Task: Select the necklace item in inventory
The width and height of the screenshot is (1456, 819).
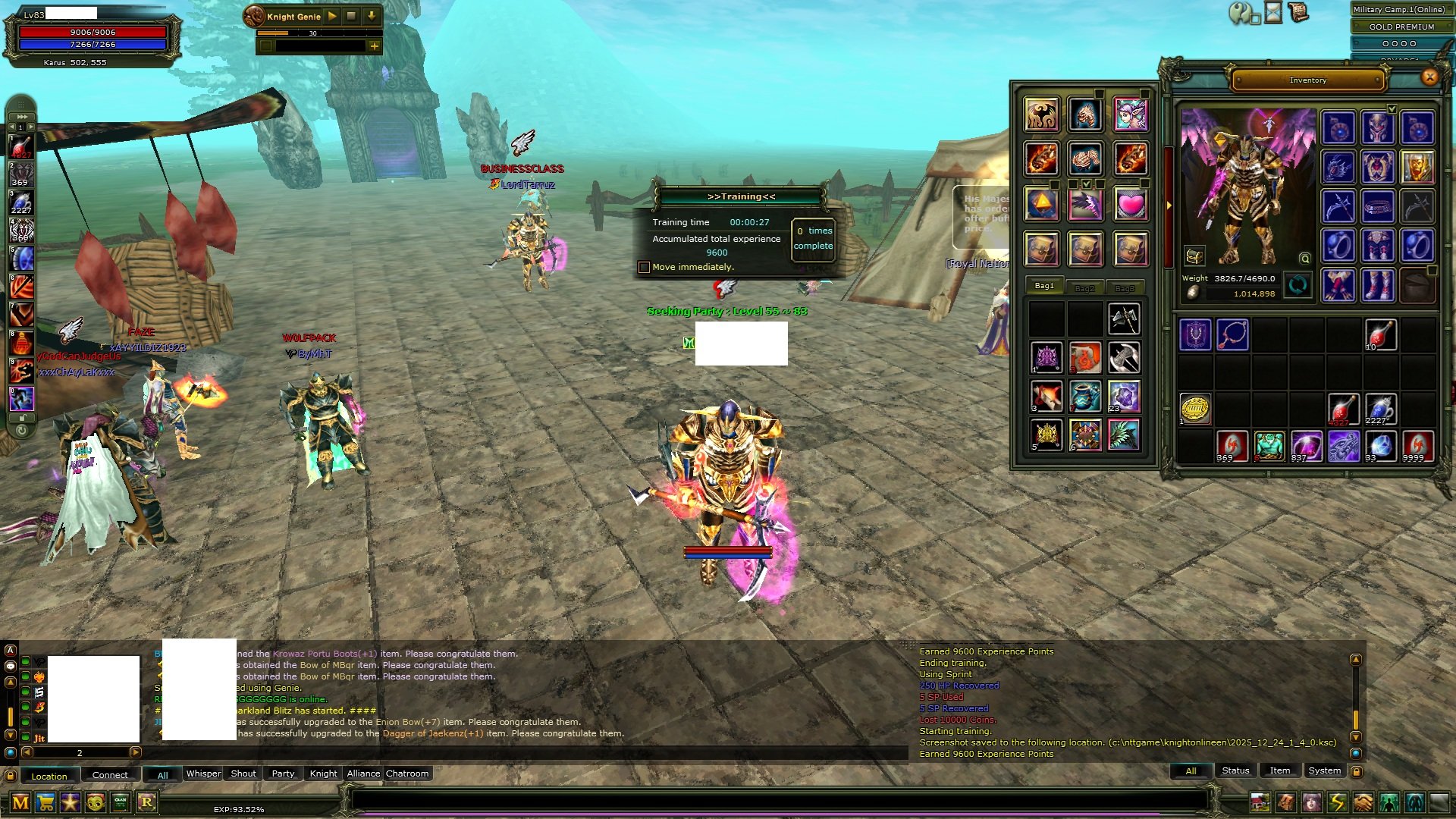Action: pyautogui.click(x=1232, y=334)
